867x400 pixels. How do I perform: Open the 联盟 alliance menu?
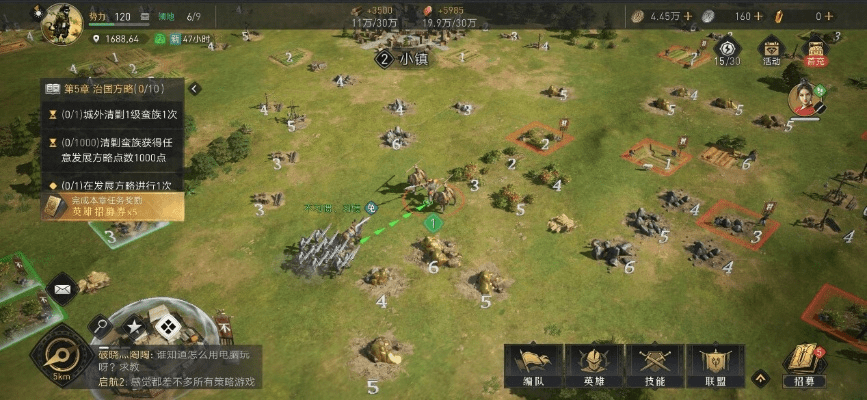pyautogui.click(x=716, y=366)
